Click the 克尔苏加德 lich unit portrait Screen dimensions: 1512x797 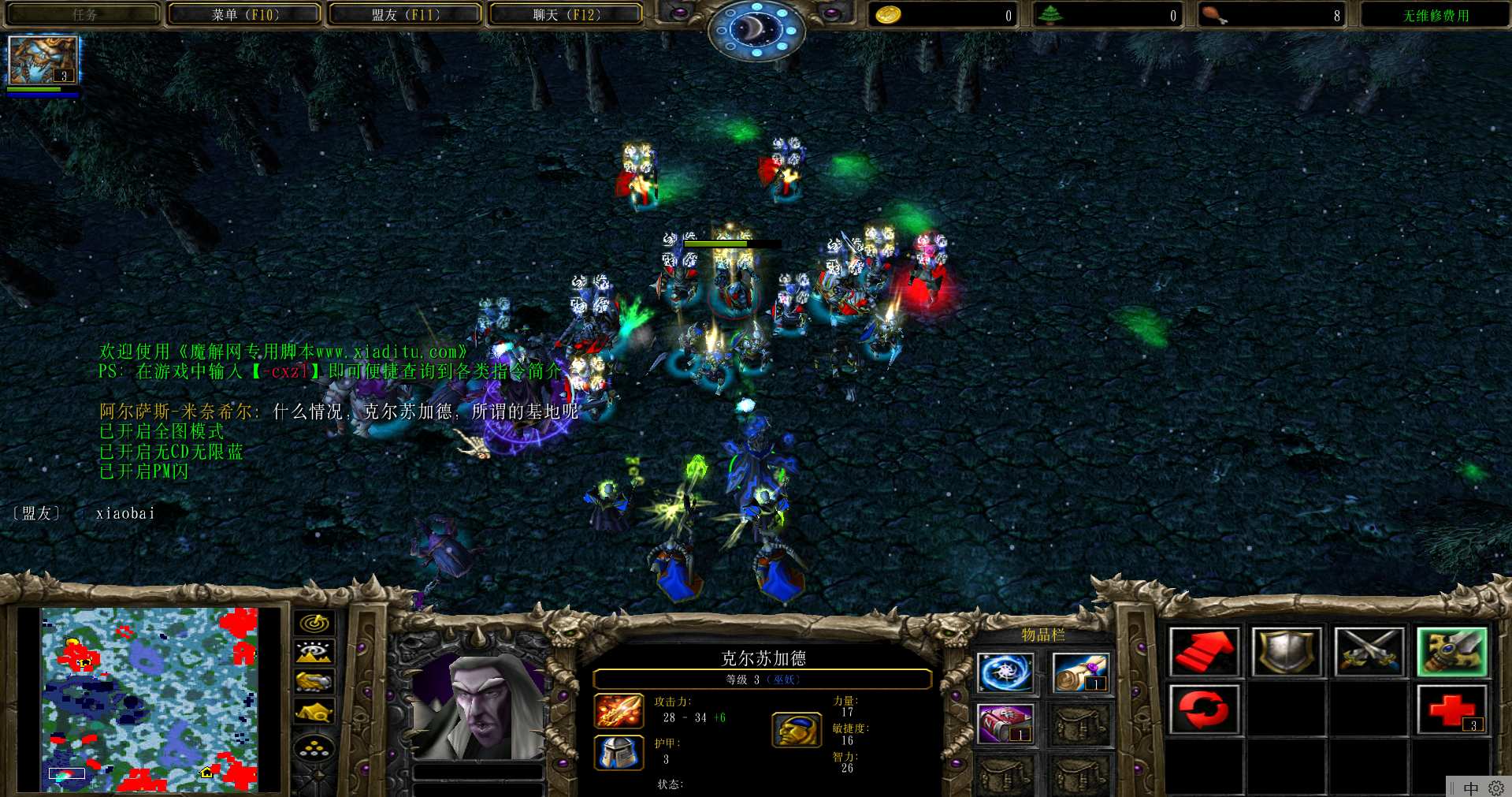coord(478,706)
